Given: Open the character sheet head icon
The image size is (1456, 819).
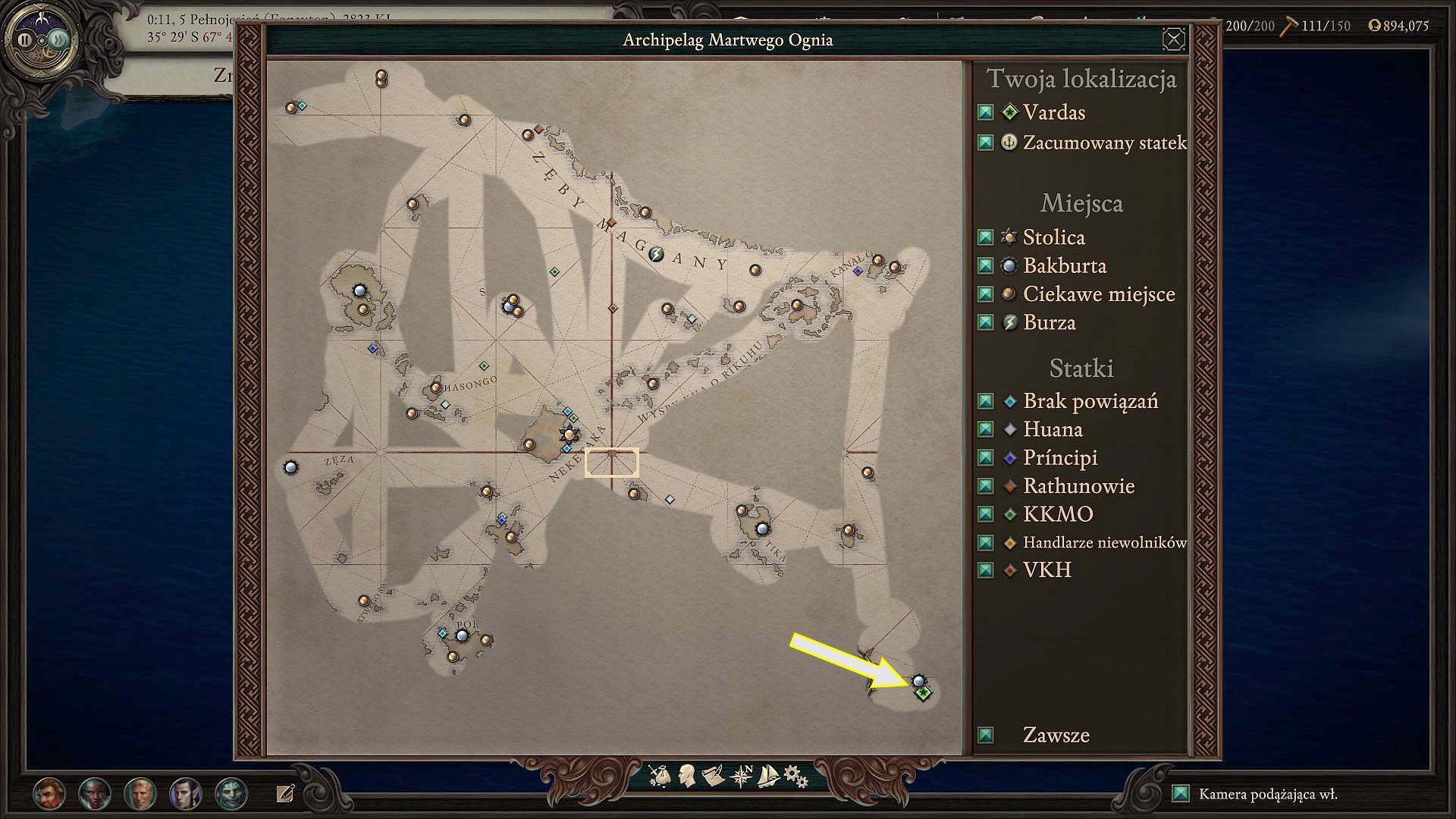Looking at the screenshot, I should 687,775.
